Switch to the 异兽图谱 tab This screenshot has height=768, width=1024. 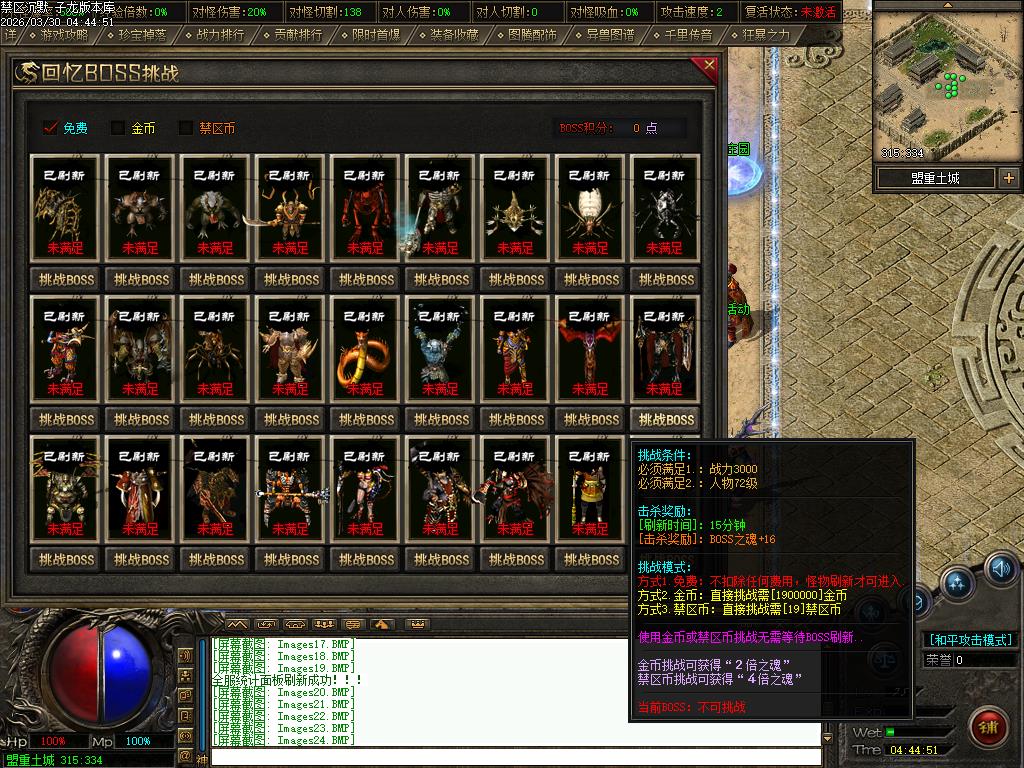(610, 35)
